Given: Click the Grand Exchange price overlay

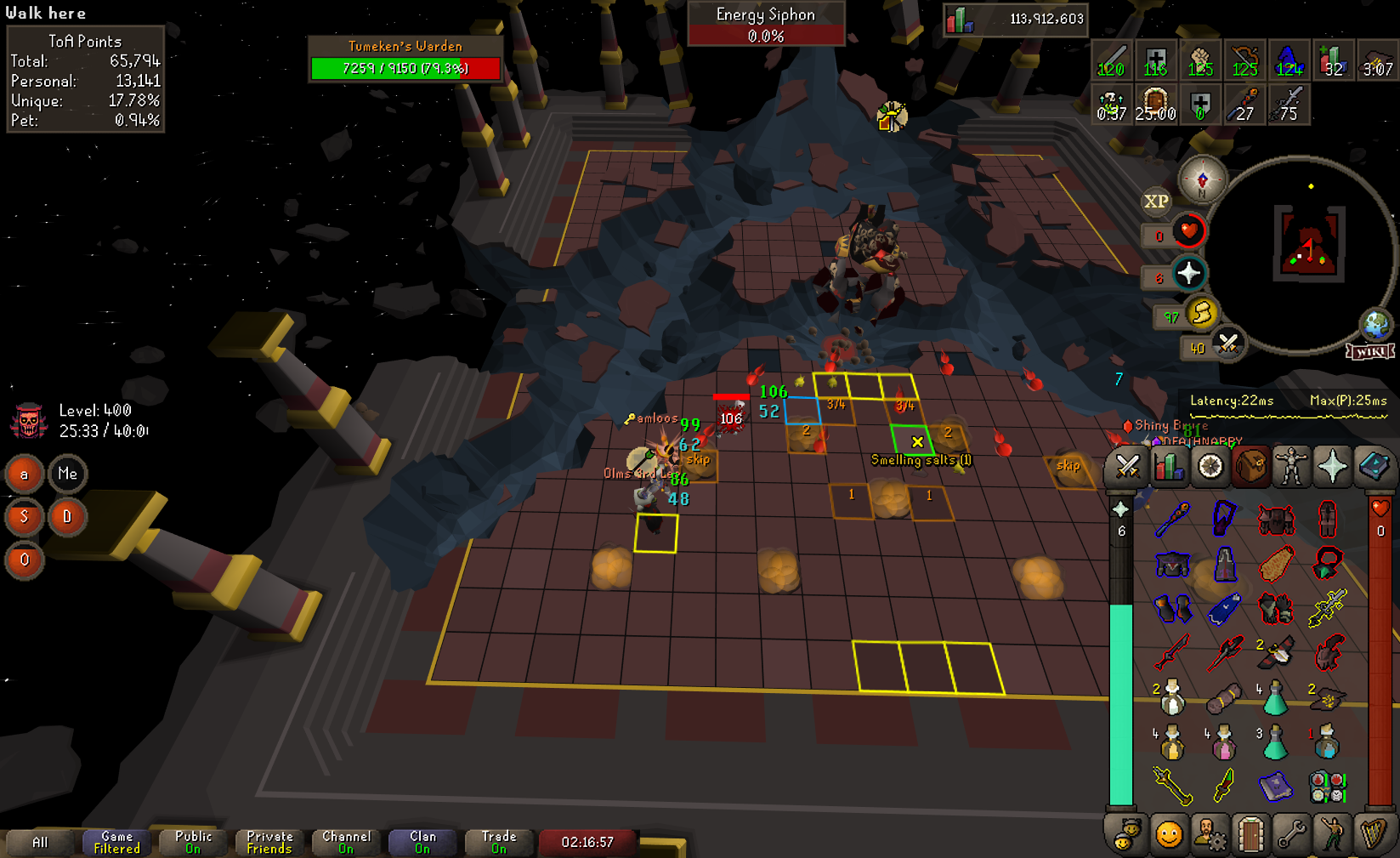Looking at the screenshot, I should coord(1014,19).
